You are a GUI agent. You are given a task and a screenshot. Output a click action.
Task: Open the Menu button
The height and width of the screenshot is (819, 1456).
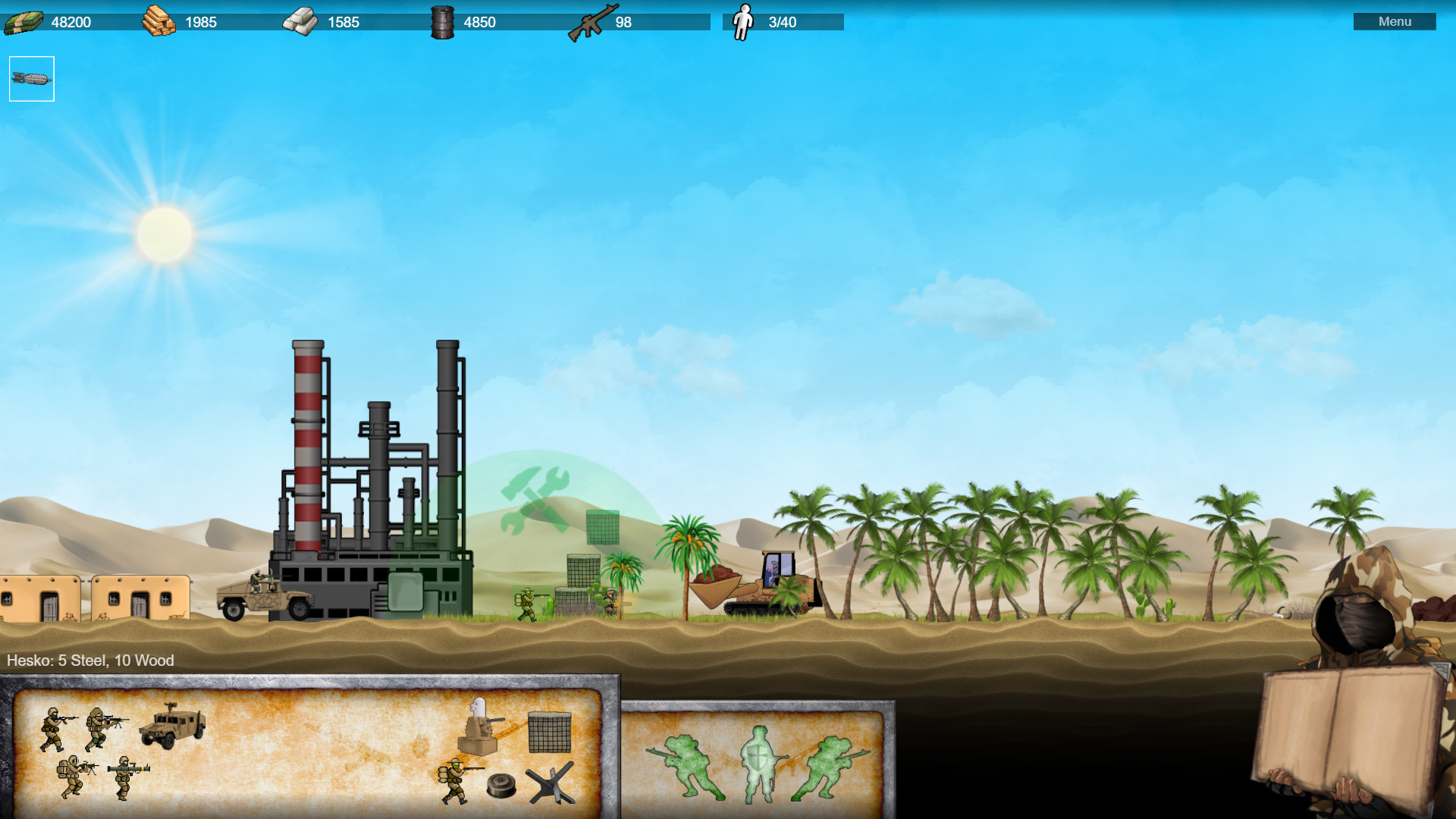click(x=1395, y=21)
